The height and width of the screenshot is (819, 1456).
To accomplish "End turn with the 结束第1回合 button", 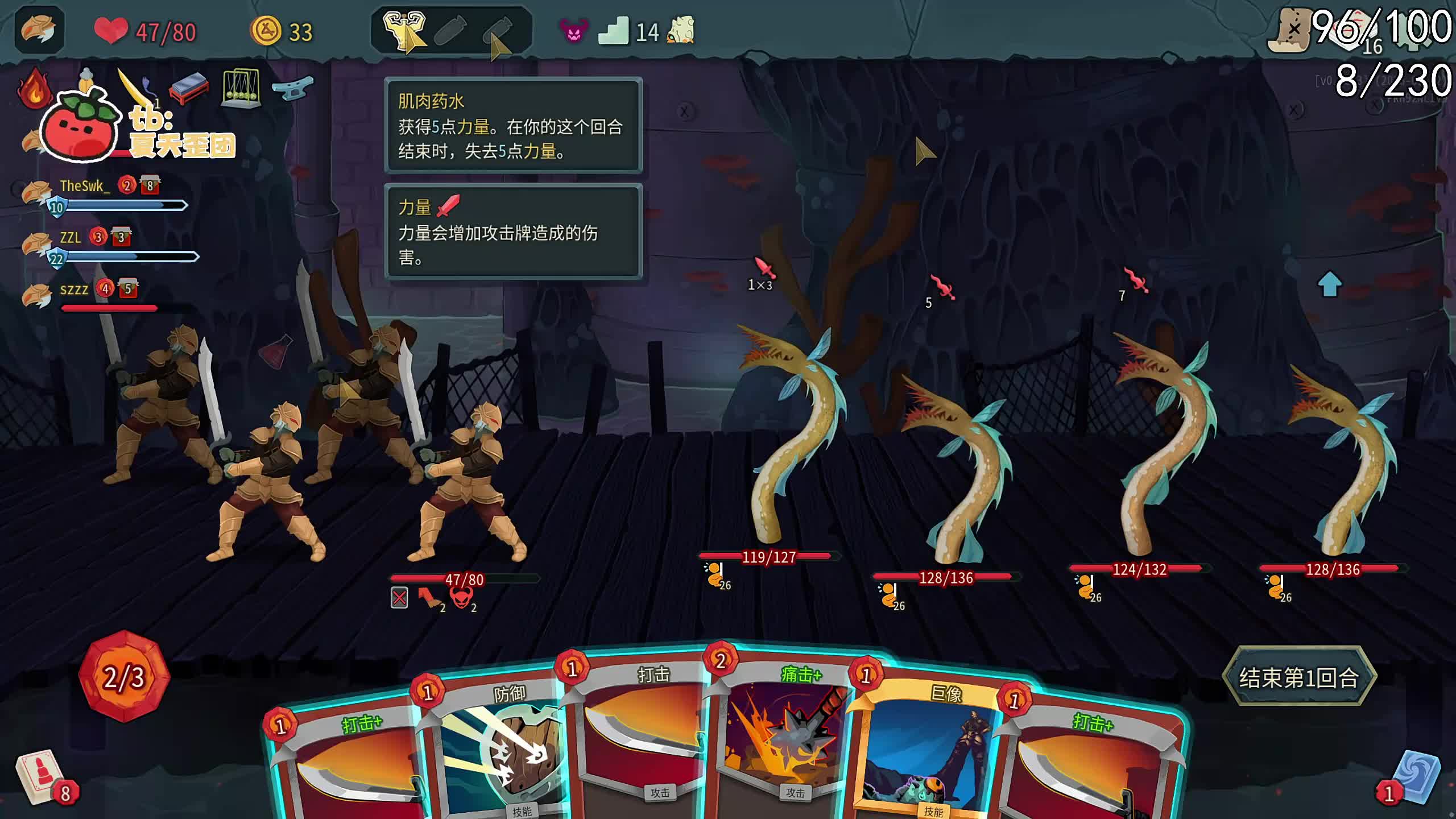I will [1298, 677].
